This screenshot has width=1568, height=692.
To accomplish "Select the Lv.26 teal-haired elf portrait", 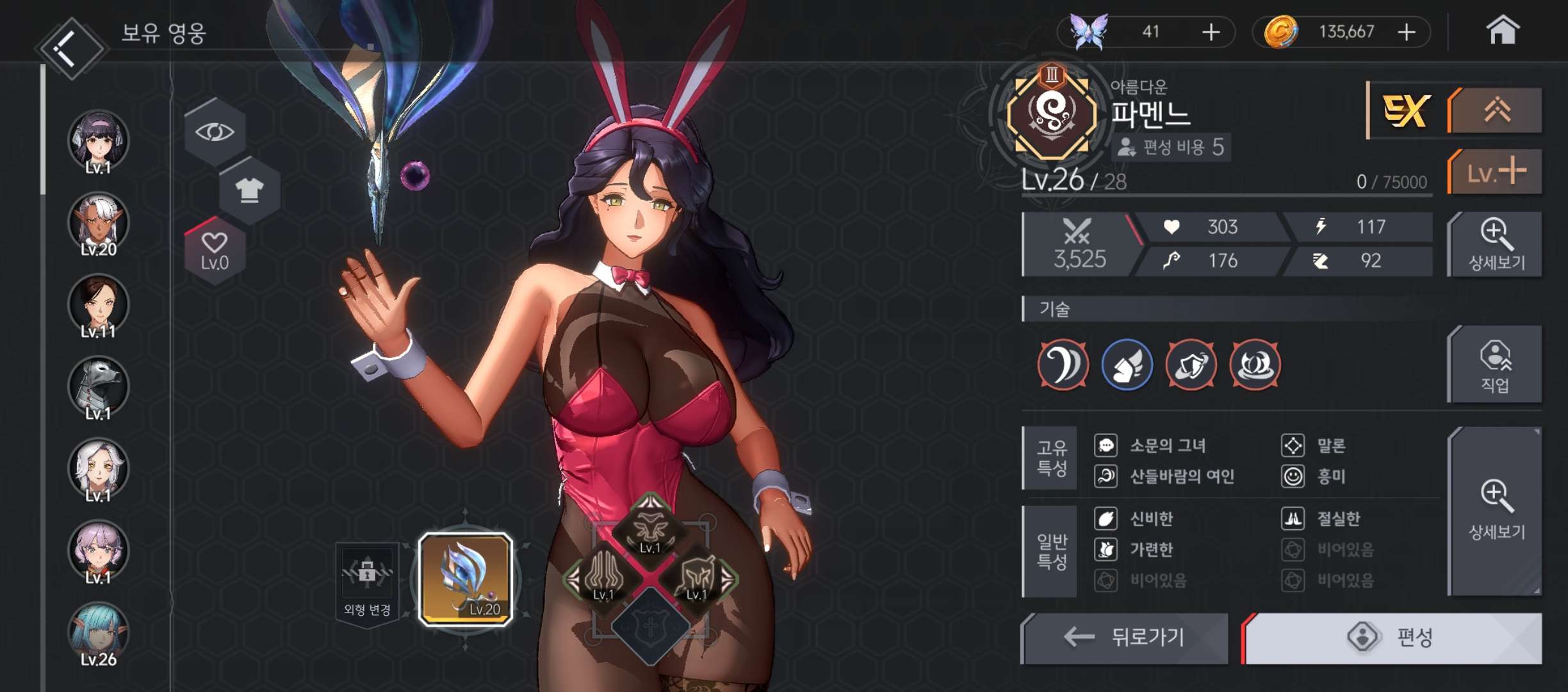I will tap(99, 634).
